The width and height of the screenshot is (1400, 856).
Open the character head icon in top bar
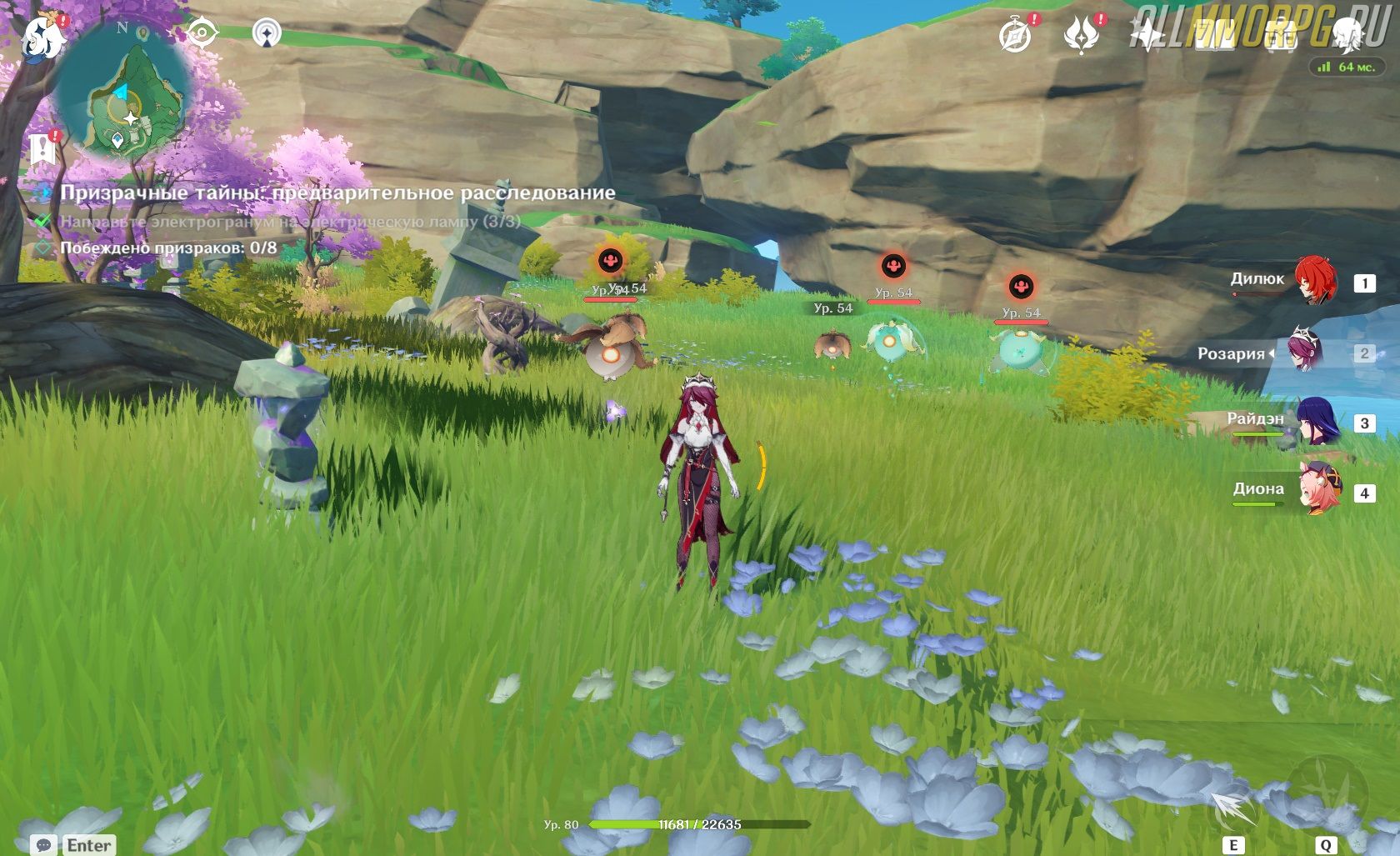point(1347,35)
